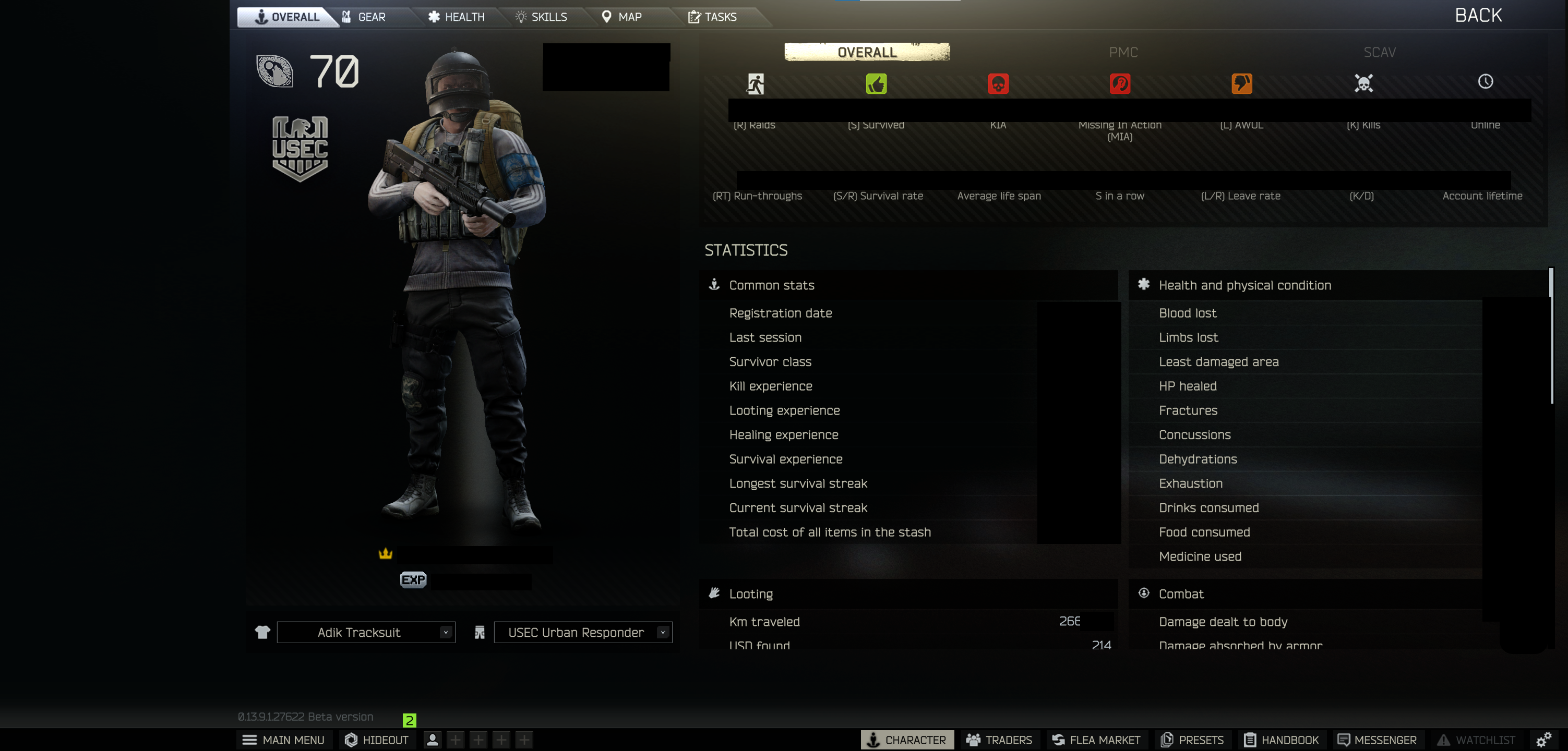Image resolution: width=1568 pixels, height=751 pixels.
Task: Open the Presets screen
Action: 1192,740
